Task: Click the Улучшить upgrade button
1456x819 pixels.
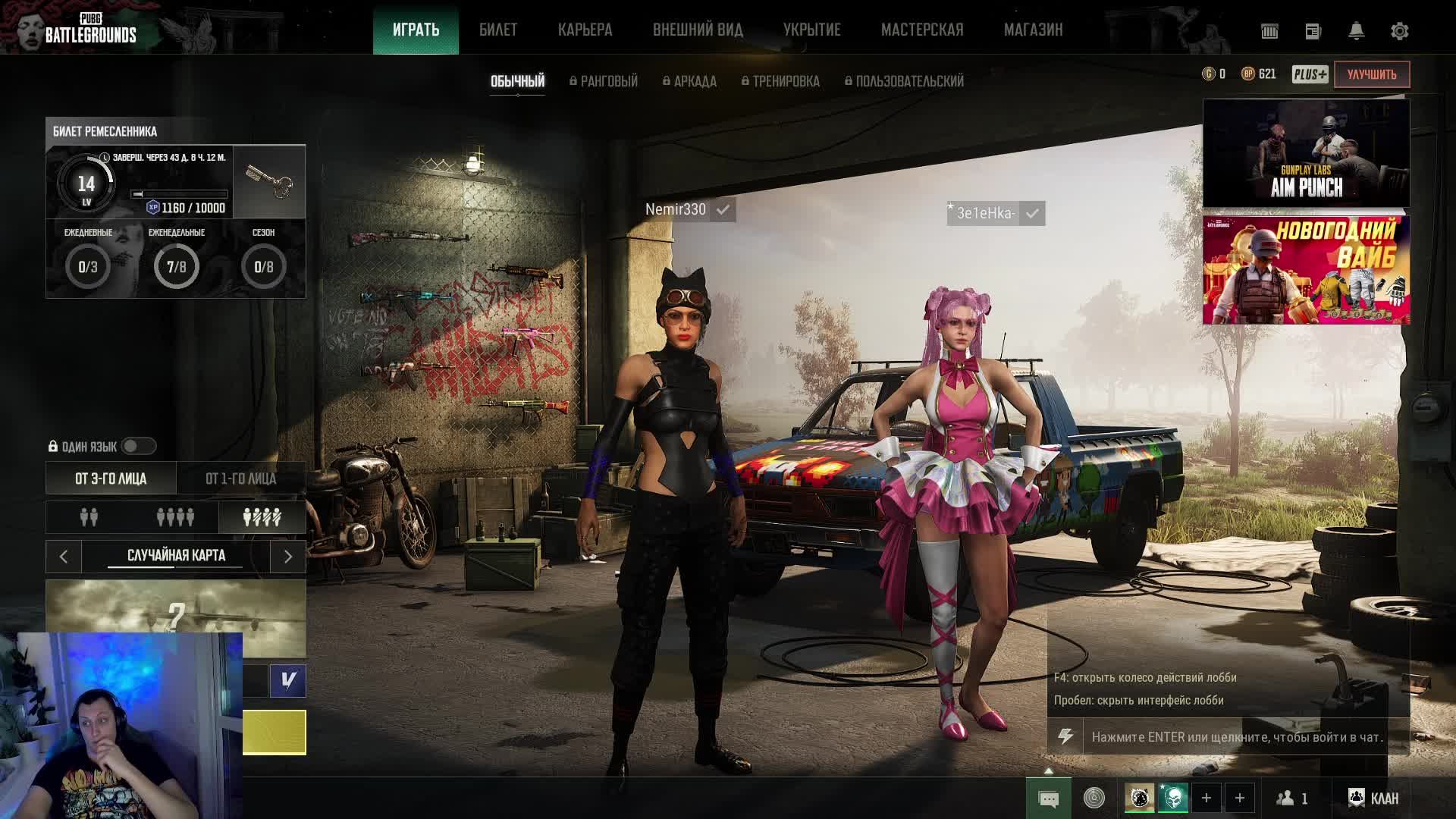Action: tap(1371, 74)
